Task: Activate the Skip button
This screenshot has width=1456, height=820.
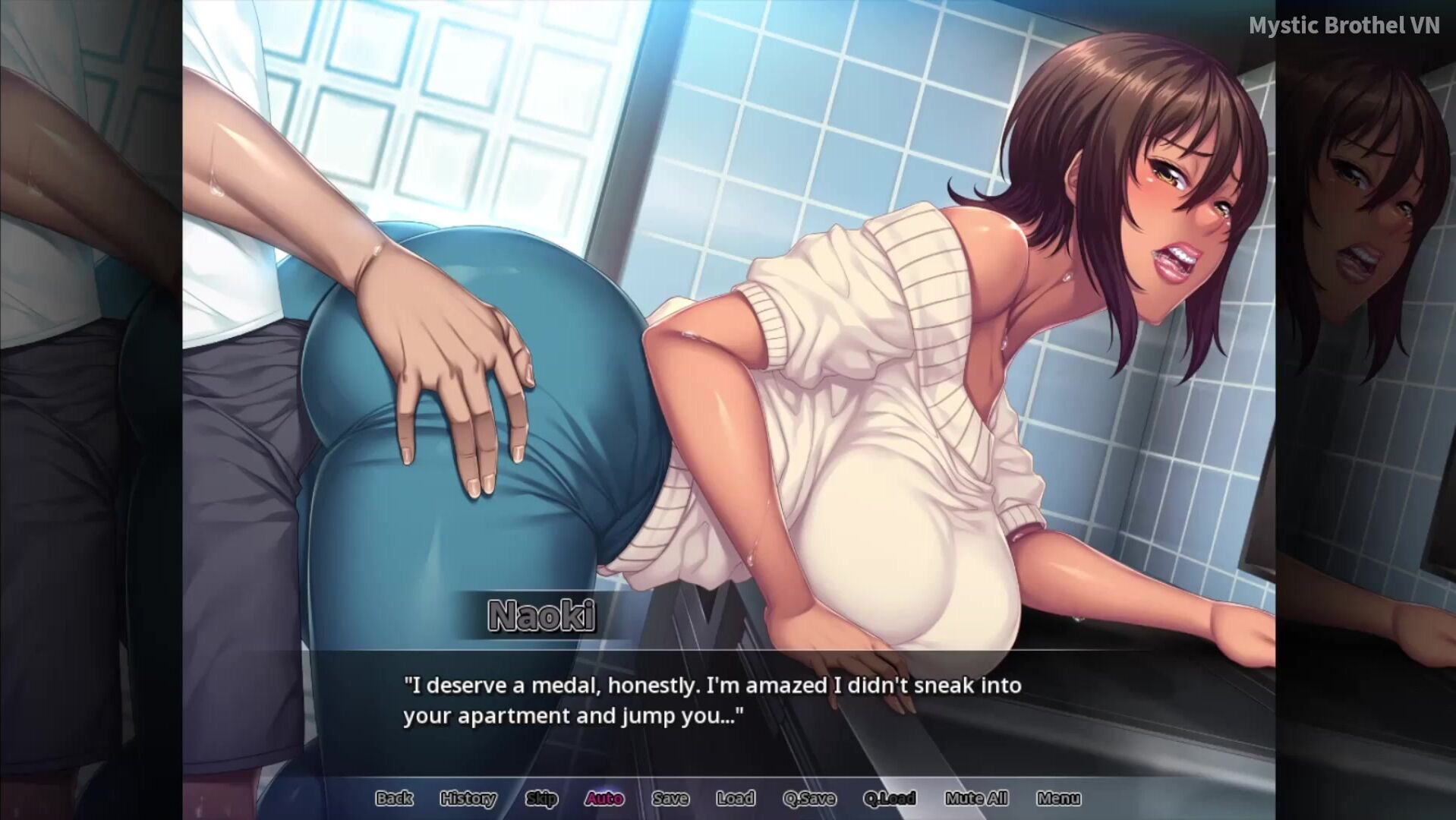Action: tap(541, 798)
